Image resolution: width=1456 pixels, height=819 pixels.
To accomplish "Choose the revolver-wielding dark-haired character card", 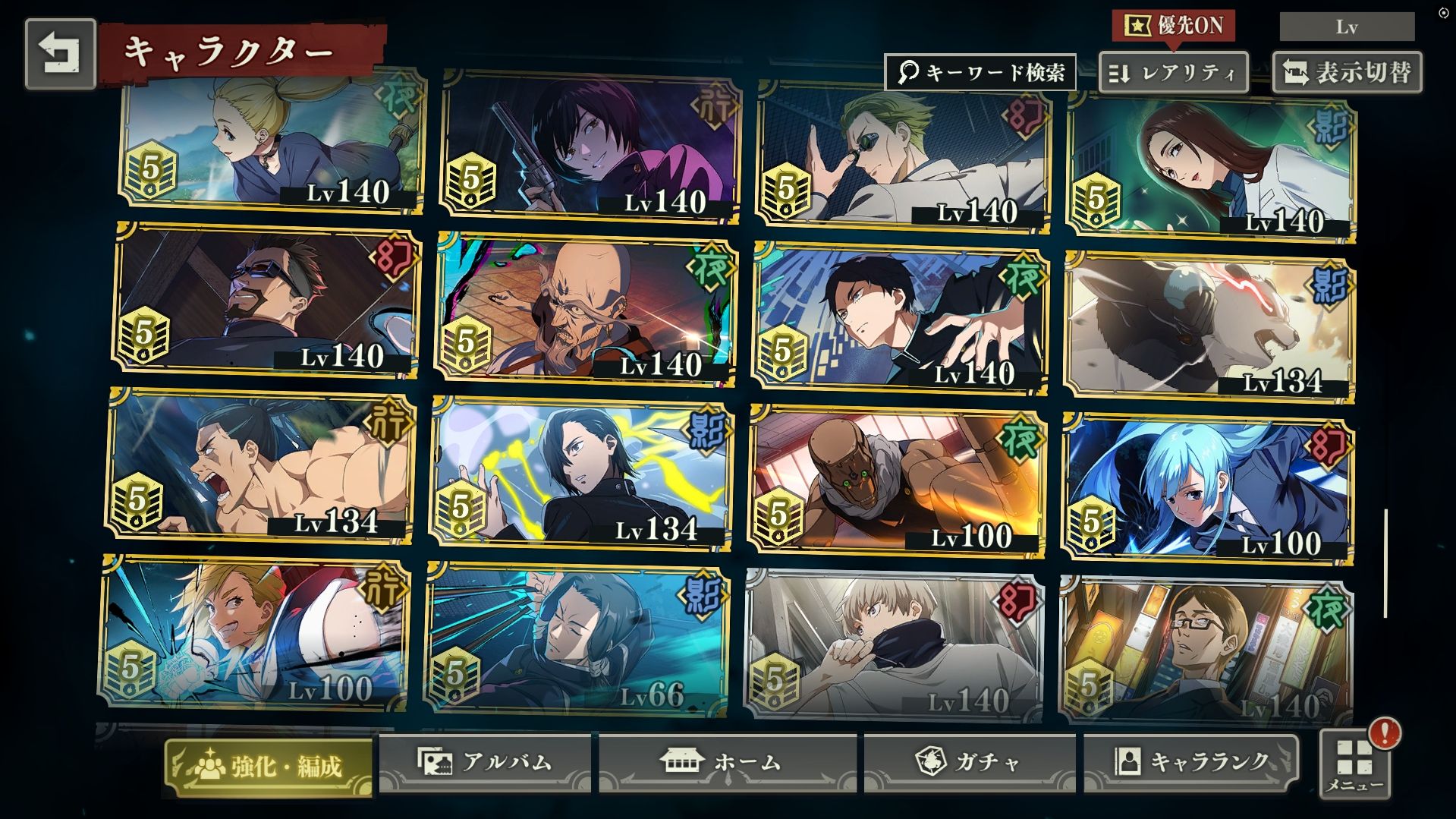I will [590, 148].
